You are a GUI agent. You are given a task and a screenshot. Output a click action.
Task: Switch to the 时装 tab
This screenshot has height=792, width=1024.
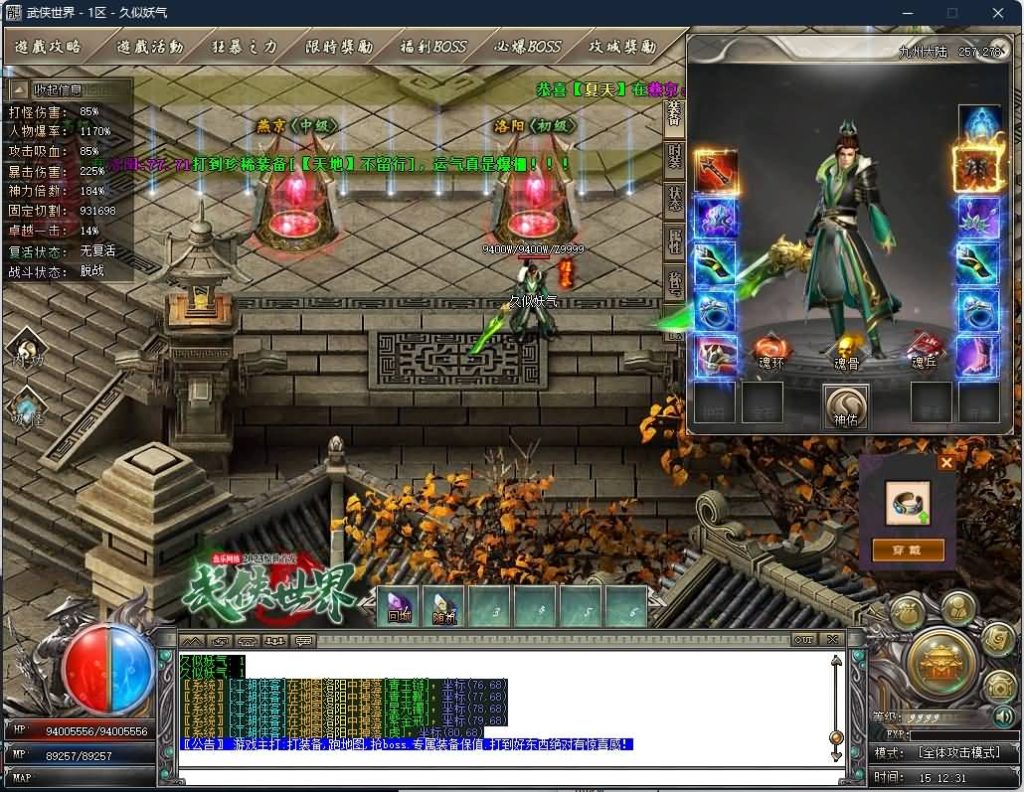click(x=675, y=156)
